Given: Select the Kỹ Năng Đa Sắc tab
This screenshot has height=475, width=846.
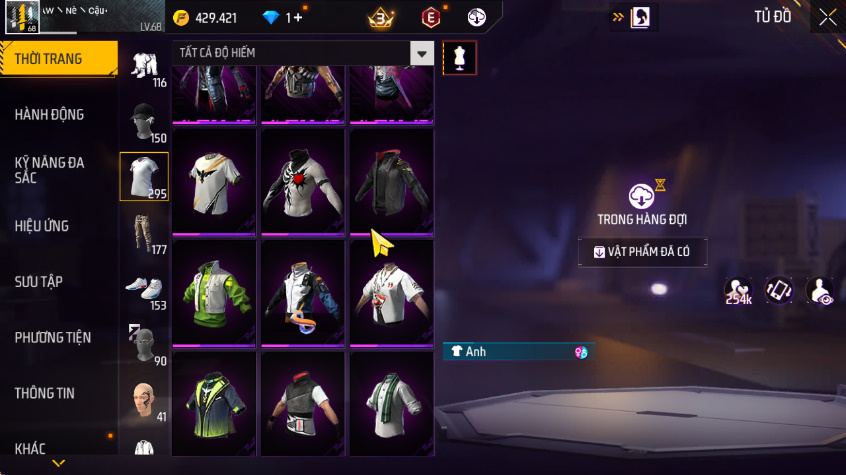Looking at the screenshot, I should (x=50, y=169).
